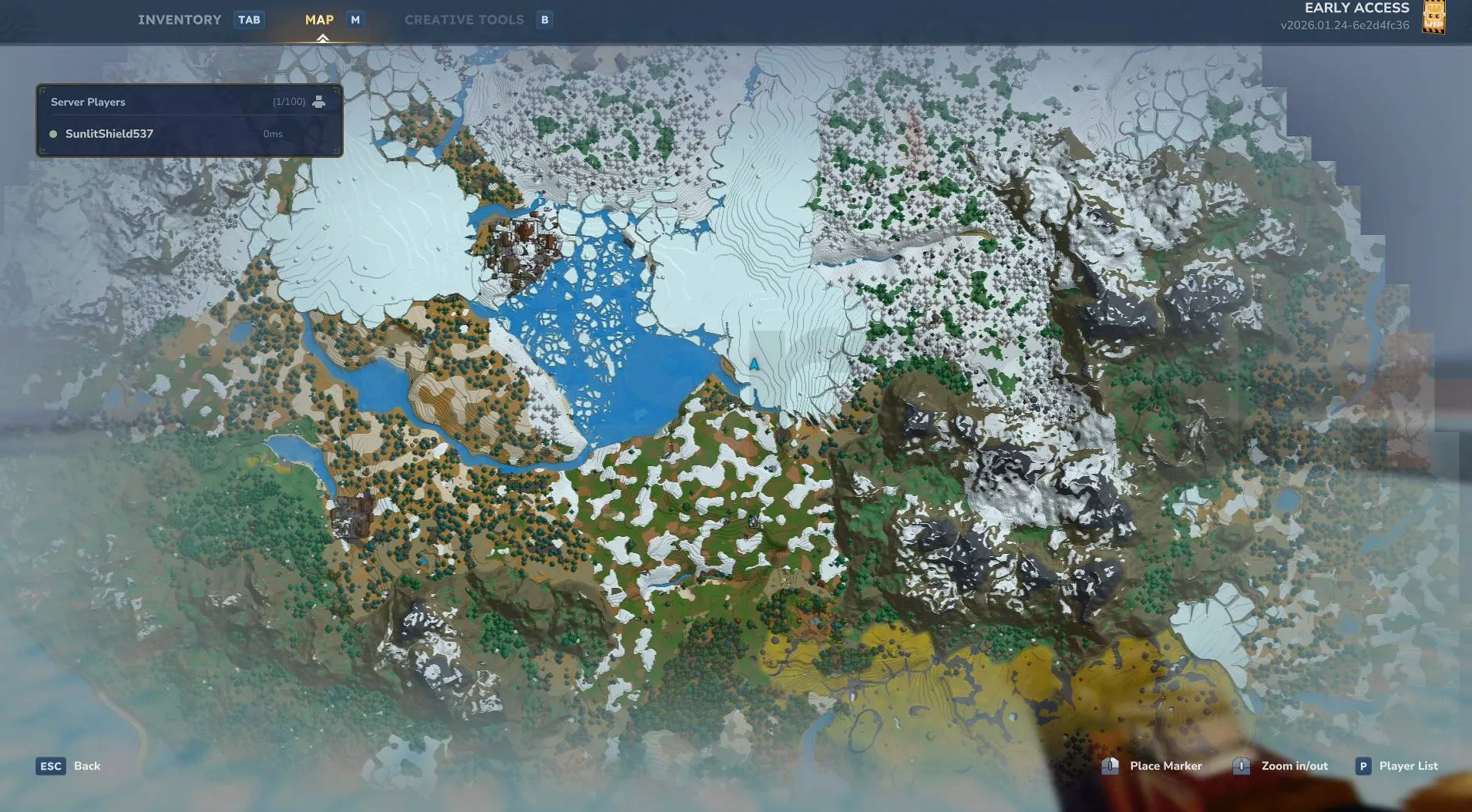Switch to the Inventory tab
1472x812 pixels.
tap(180, 20)
